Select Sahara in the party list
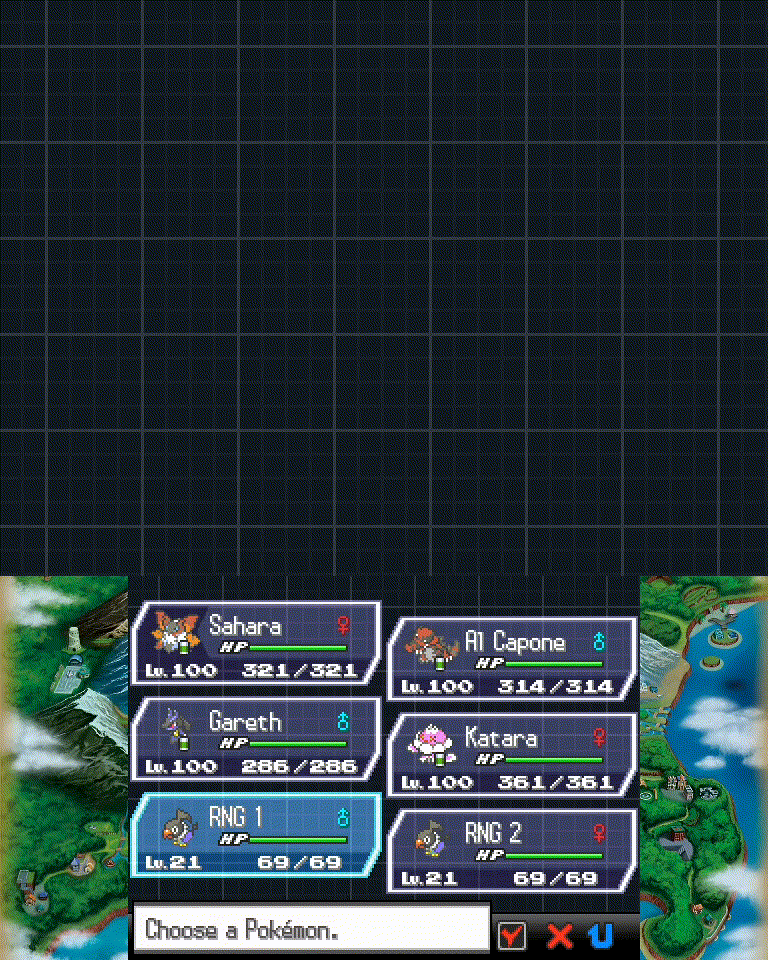The image size is (768, 960). click(255, 643)
